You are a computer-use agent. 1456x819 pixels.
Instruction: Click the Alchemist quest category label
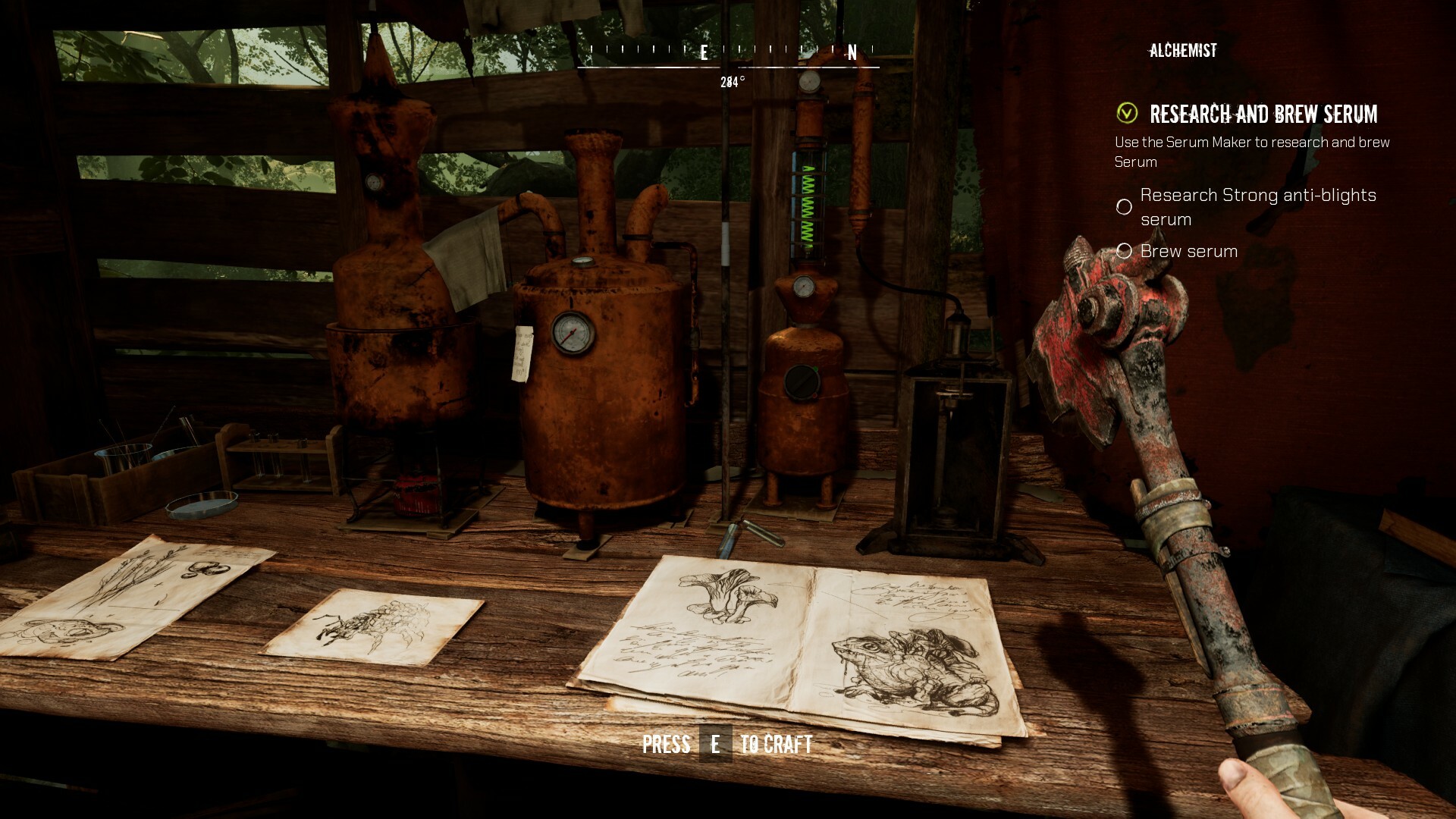(x=1183, y=51)
